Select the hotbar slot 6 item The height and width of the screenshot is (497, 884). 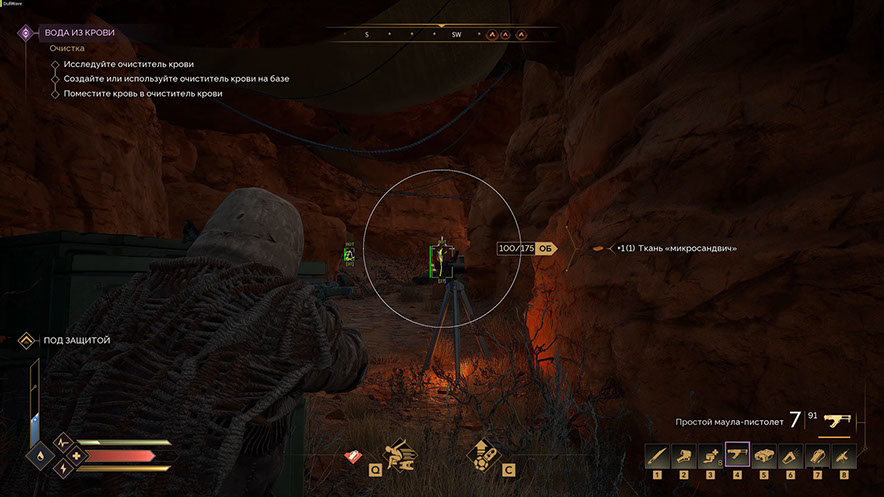[x=791, y=456]
